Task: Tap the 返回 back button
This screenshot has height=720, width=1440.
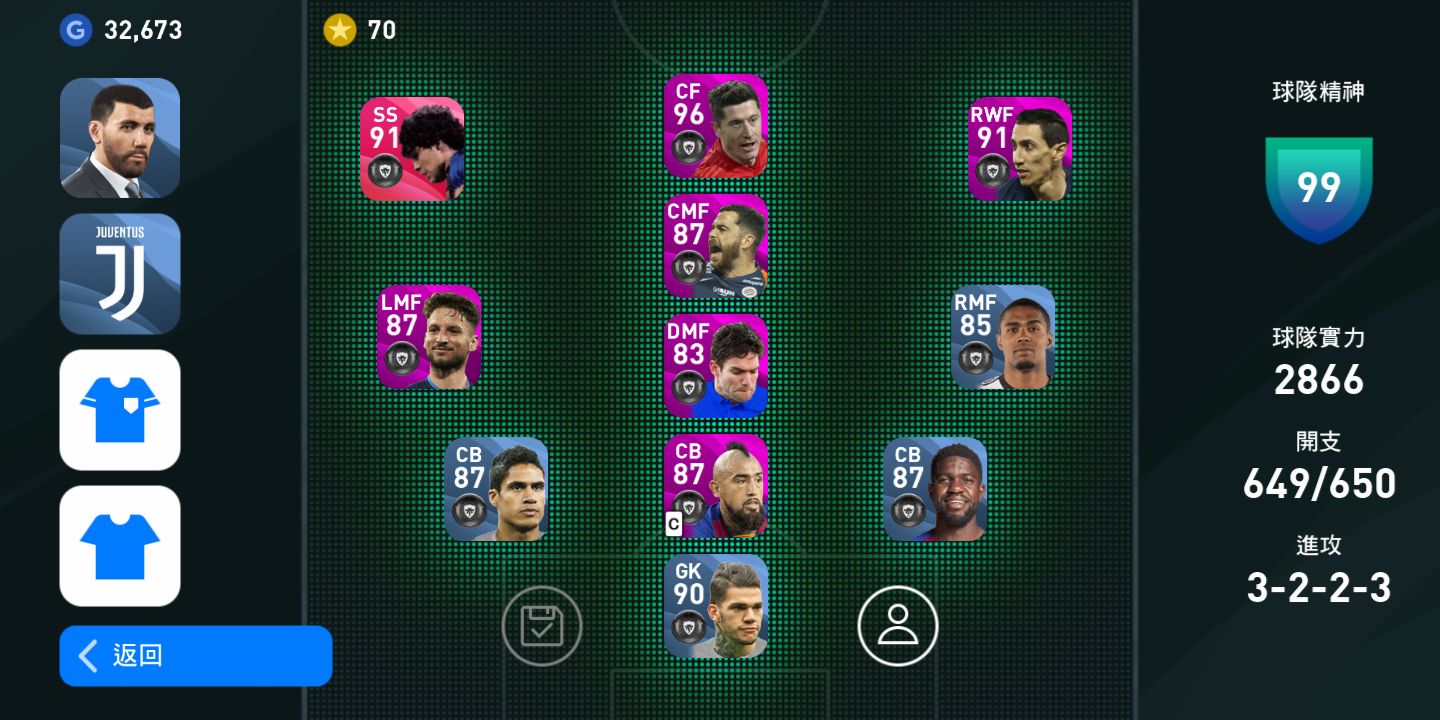Action: click(x=195, y=656)
